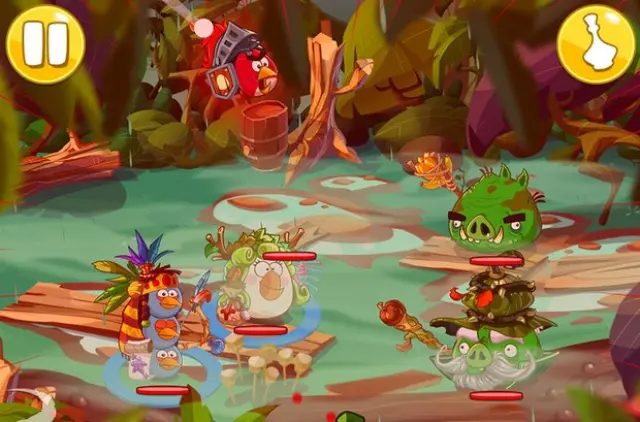Pause the battle with the yellow pause button
This screenshot has height=422, width=640.
point(45,44)
